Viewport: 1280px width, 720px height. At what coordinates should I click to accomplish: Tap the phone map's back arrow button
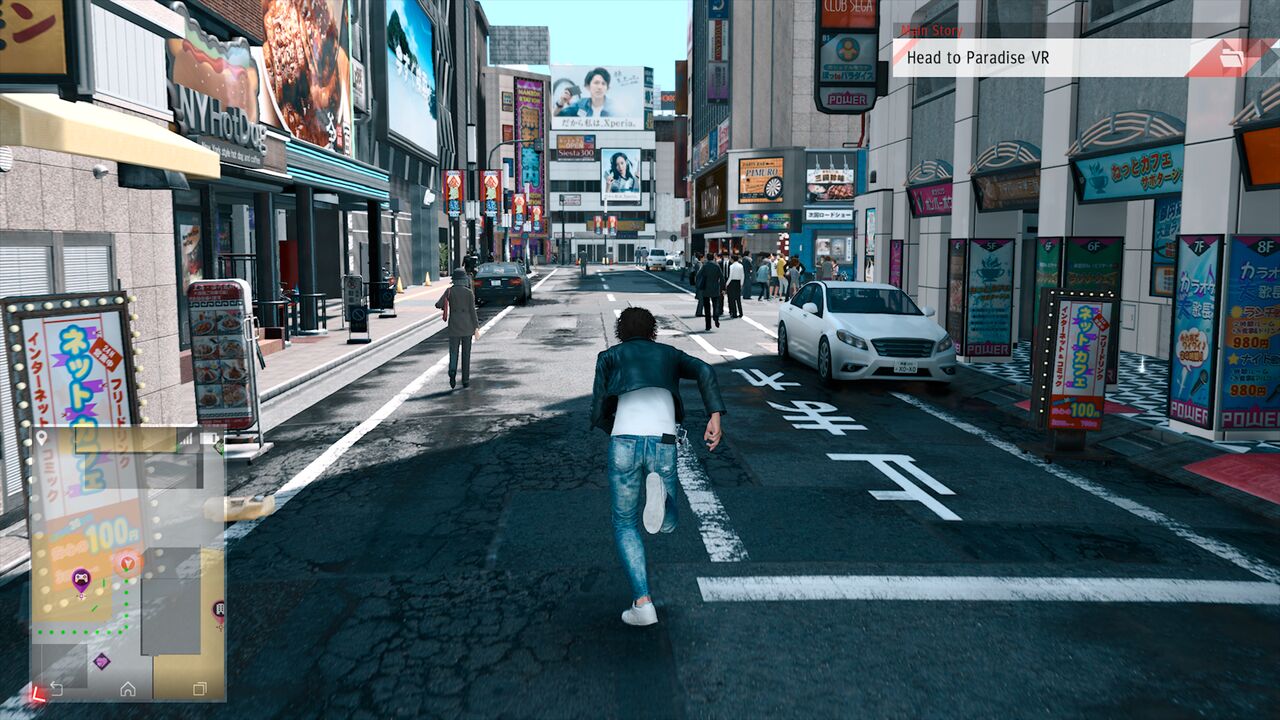tap(57, 689)
